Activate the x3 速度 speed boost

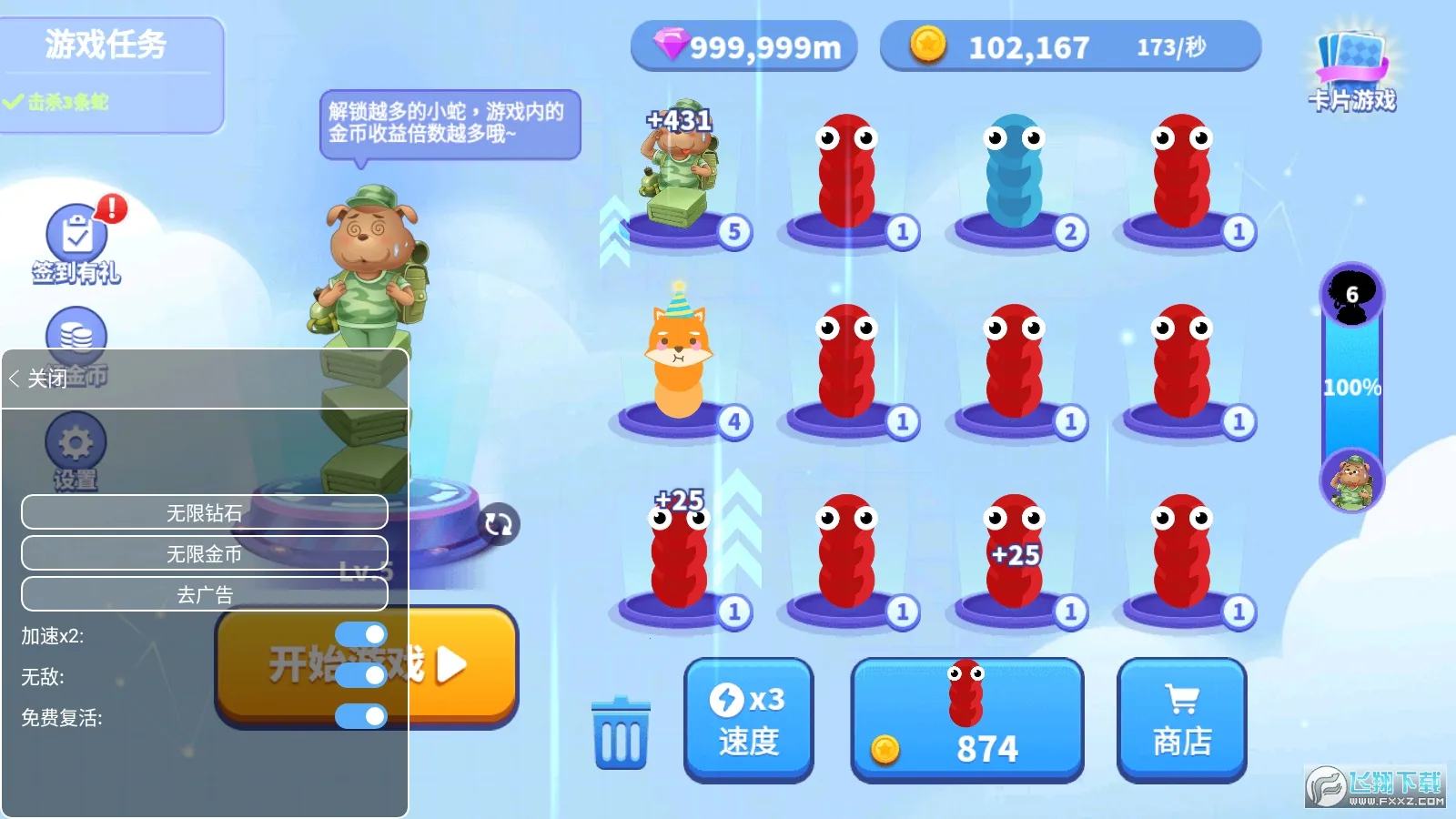(748, 719)
